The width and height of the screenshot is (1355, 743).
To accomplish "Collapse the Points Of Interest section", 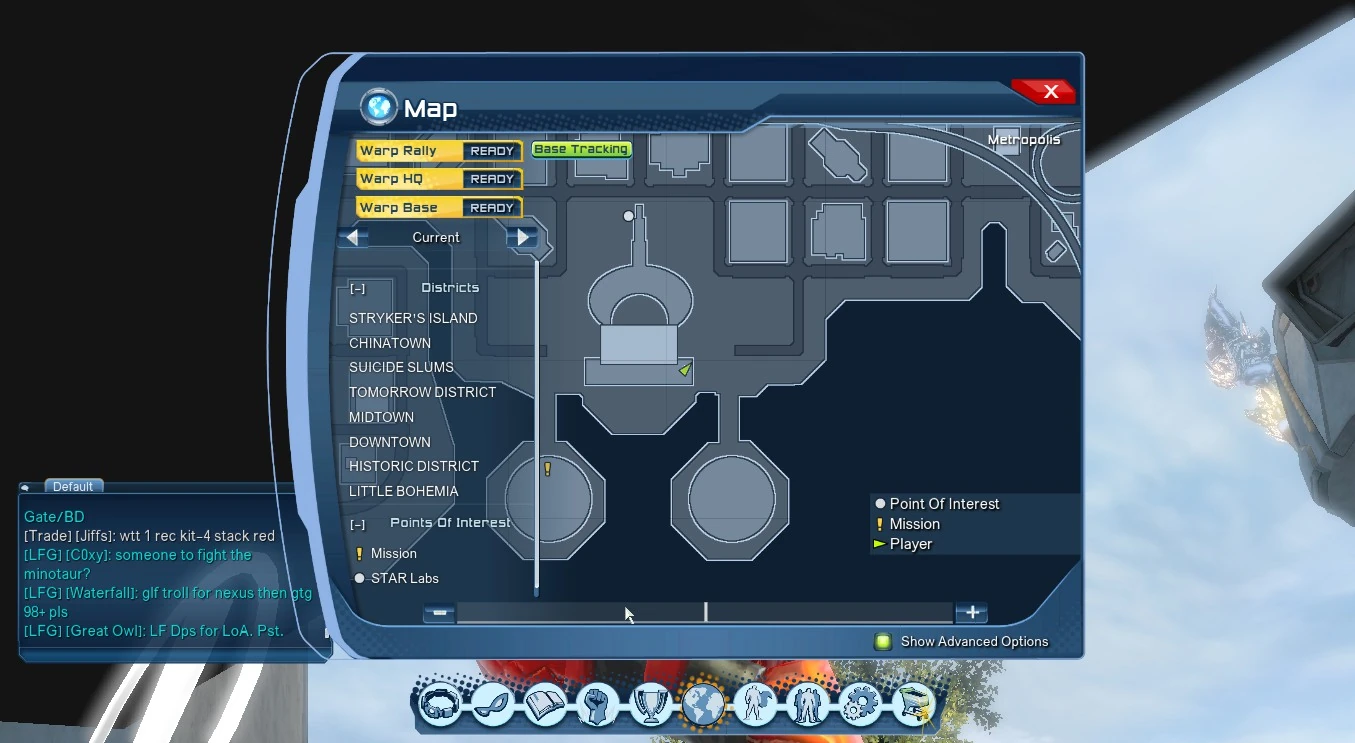I will (357, 523).
